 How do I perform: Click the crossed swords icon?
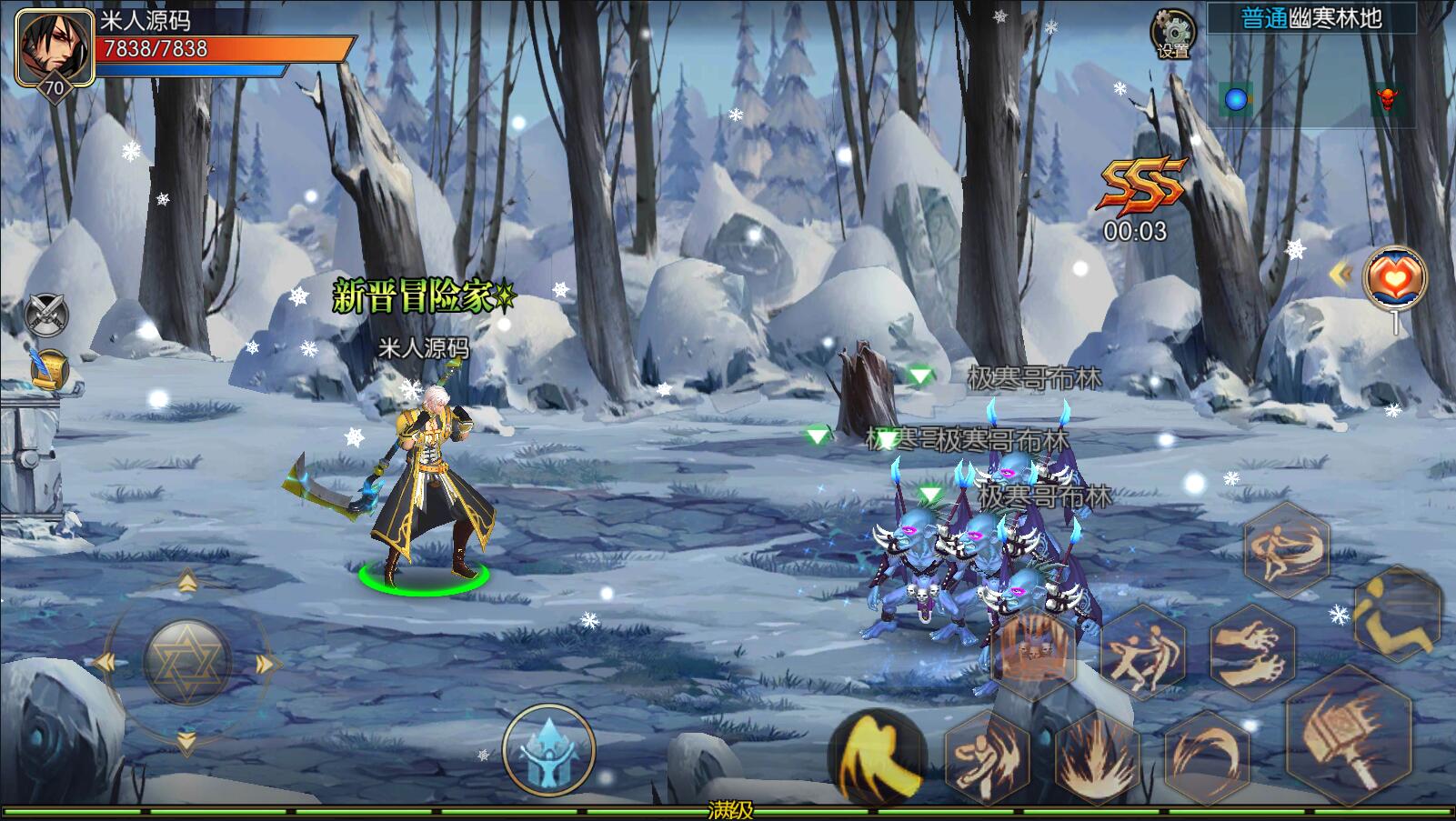[x=47, y=314]
